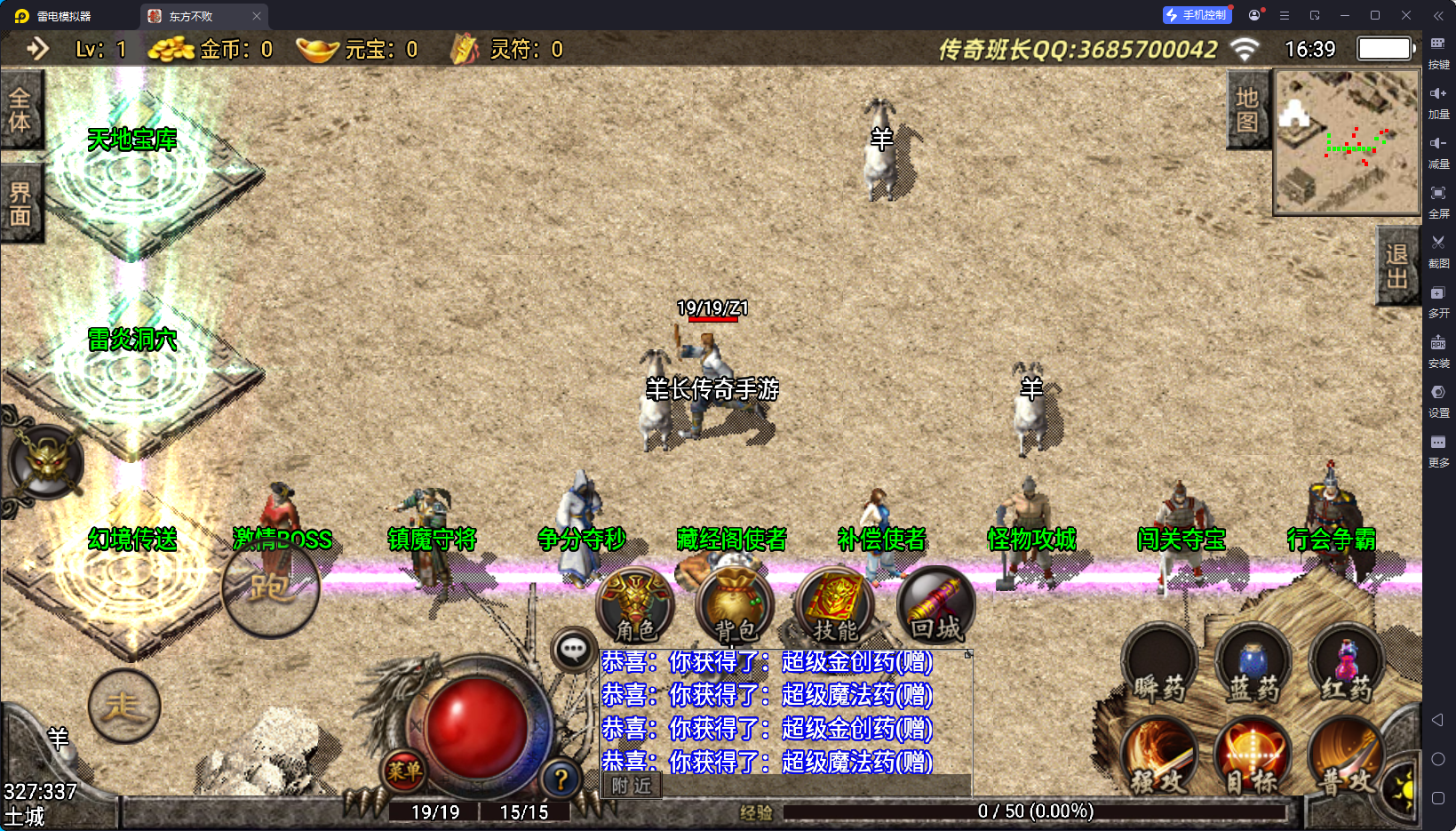Click the 退出 exit button
1456x831 pixels.
(x=1396, y=267)
